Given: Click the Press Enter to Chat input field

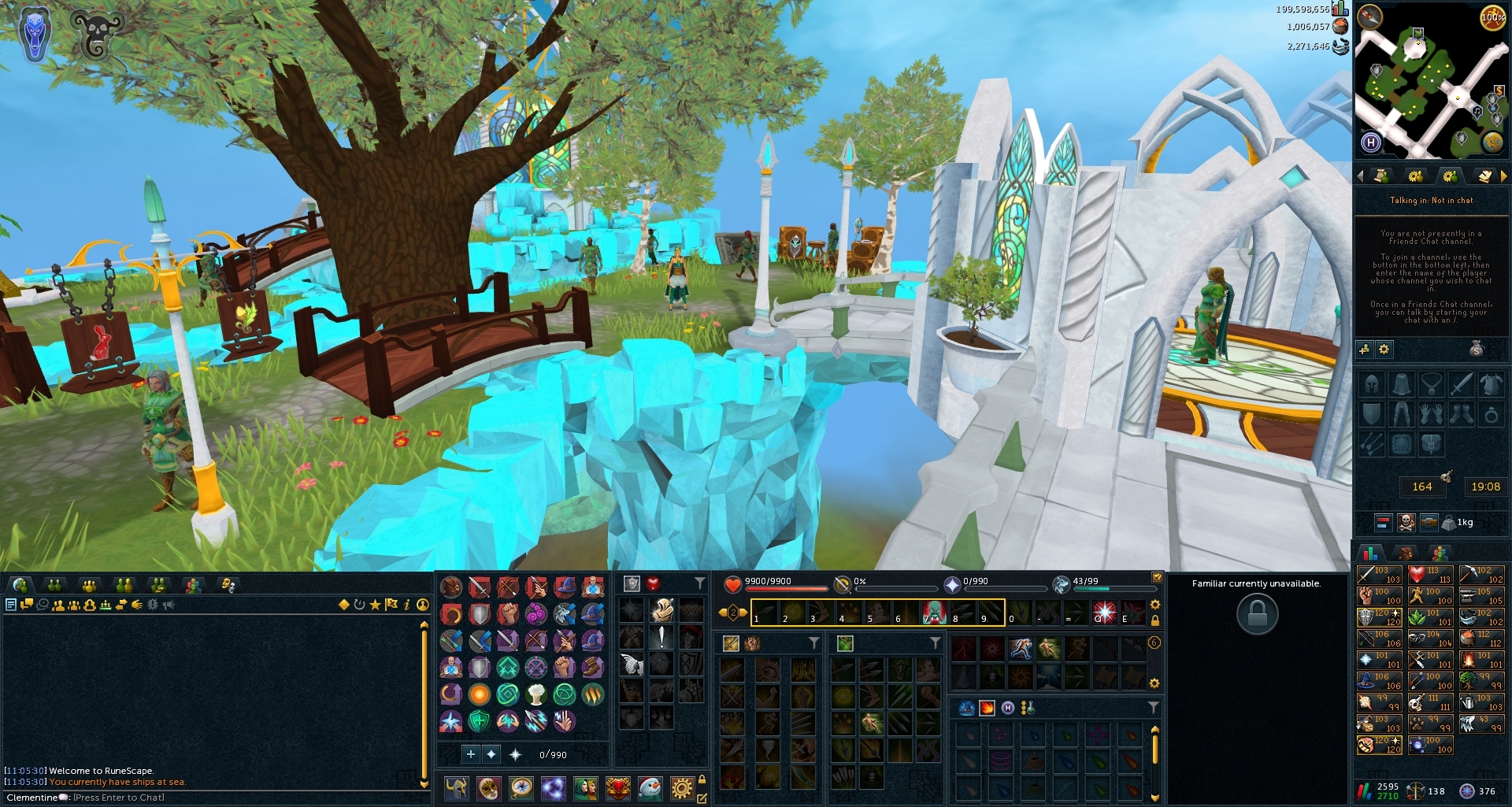Looking at the screenshot, I should tap(118, 797).
